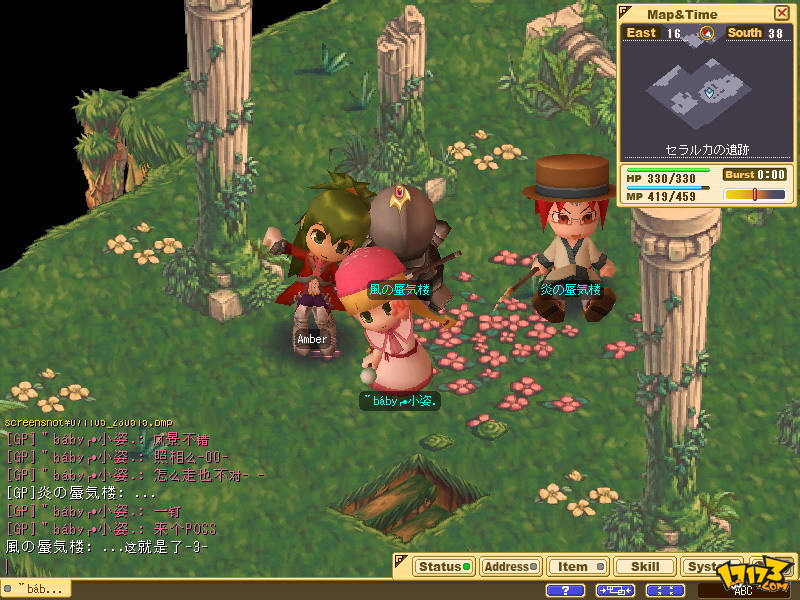Open the Status window
This screenshot has width=800, height=600.
(443, 566)
